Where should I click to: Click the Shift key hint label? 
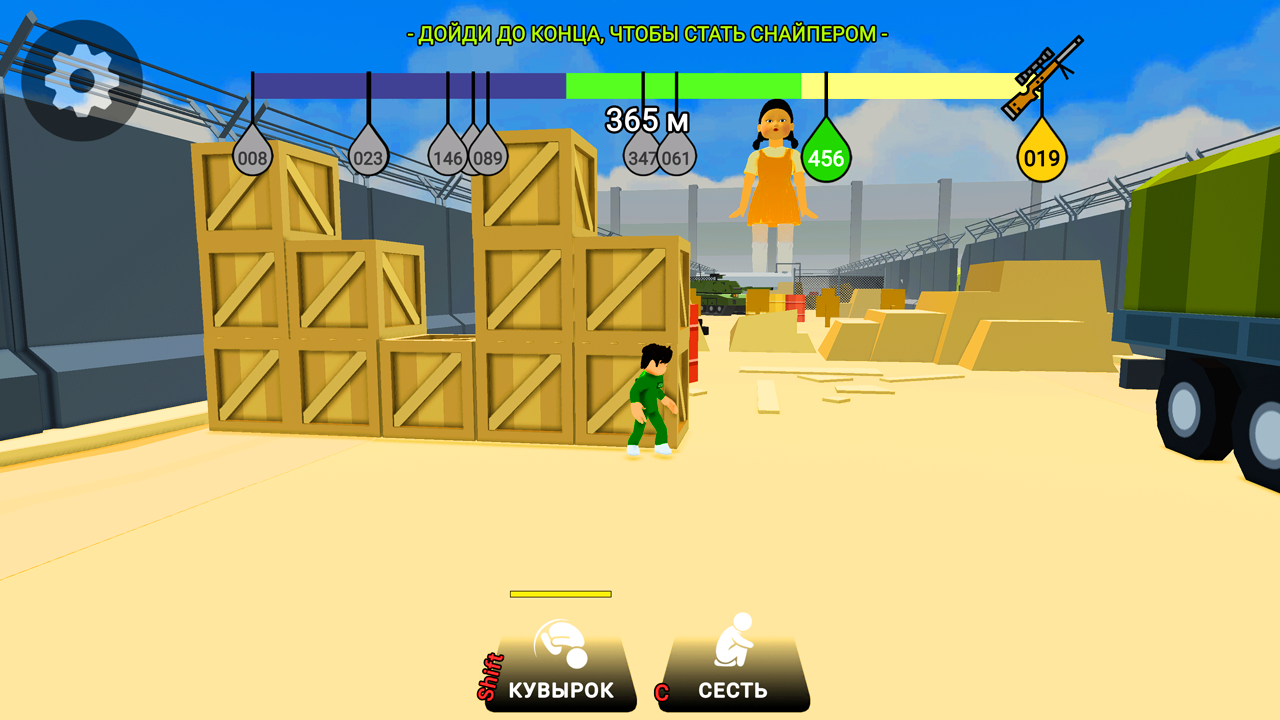[491, 677]
